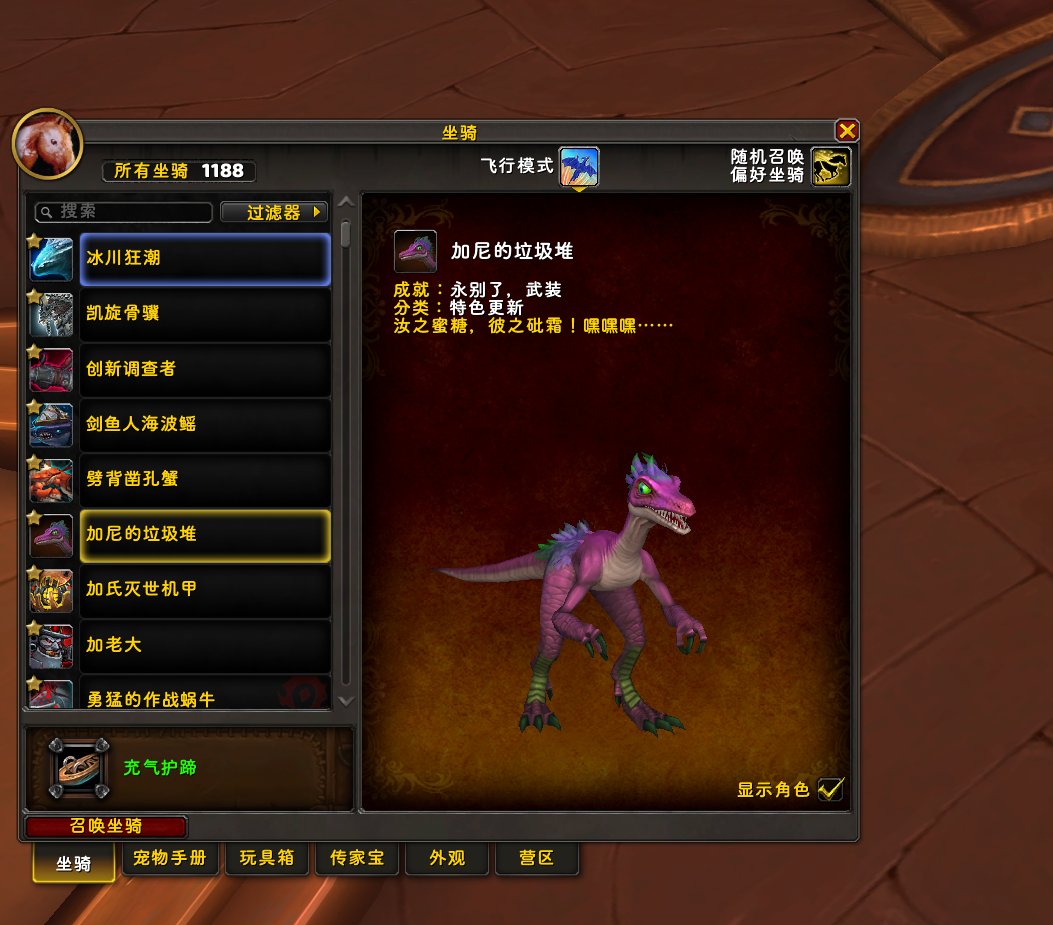Viewport: 1053px width, 925px height.
Task: Open the 外观 appearances tab
Action: [x=447, y=858]
